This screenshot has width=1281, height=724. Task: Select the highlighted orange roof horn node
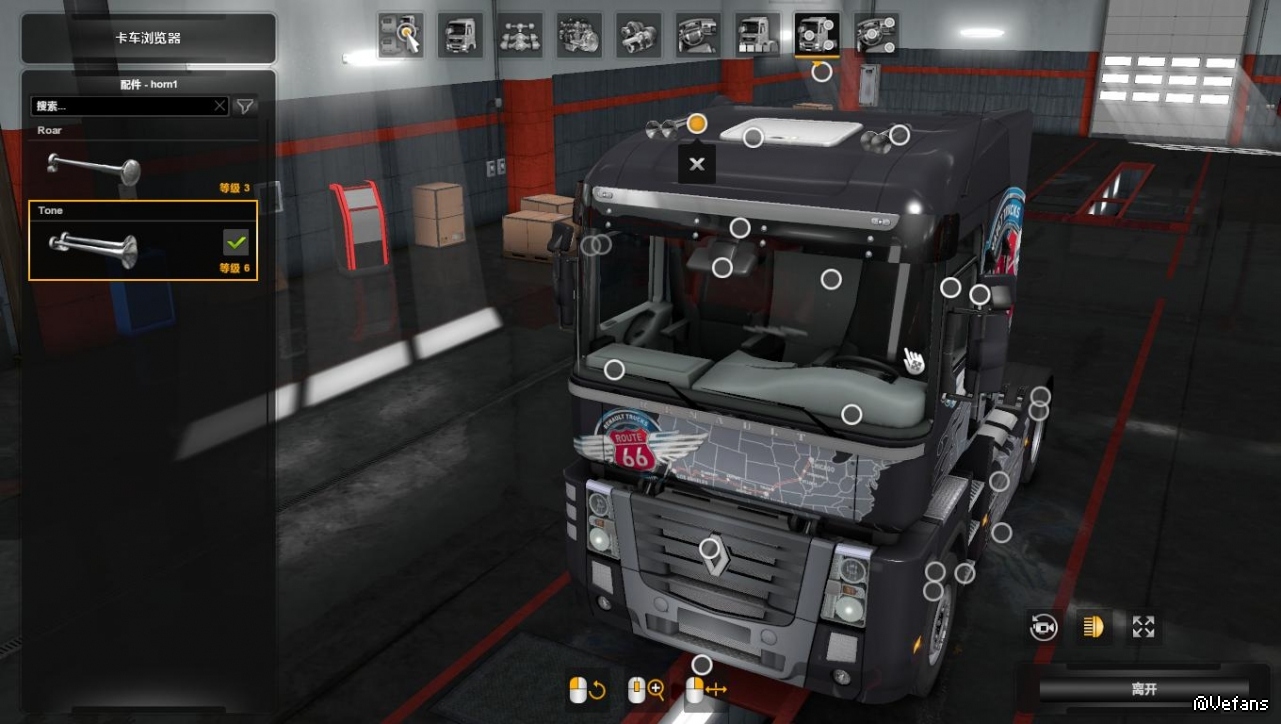pos(697,124)
